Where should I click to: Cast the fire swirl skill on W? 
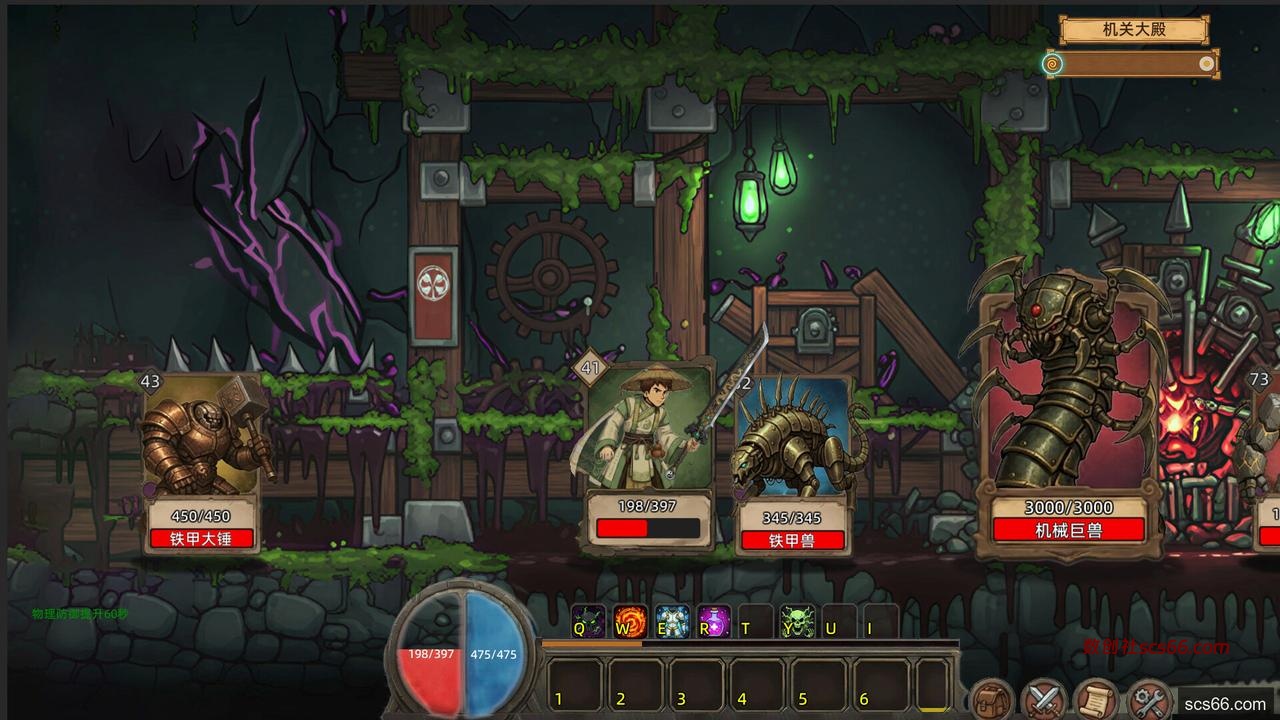pyautogui.click(x=629, y=622)
